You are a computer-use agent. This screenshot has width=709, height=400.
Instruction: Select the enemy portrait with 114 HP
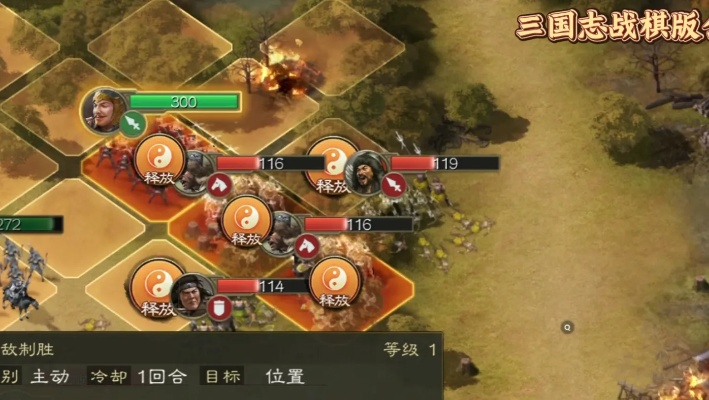coord(192,294)
